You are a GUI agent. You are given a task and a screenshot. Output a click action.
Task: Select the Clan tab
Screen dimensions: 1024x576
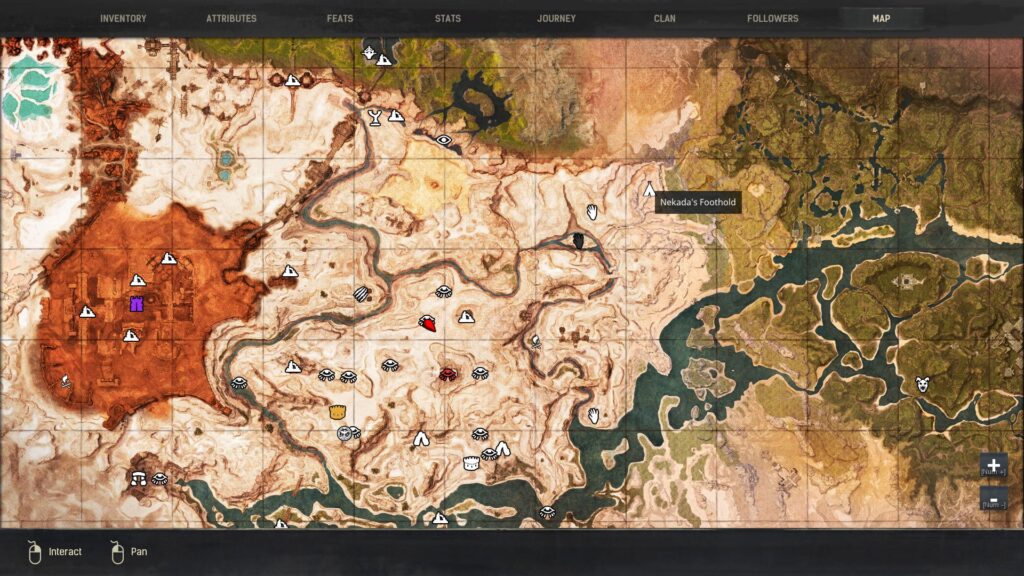point(665,18)
